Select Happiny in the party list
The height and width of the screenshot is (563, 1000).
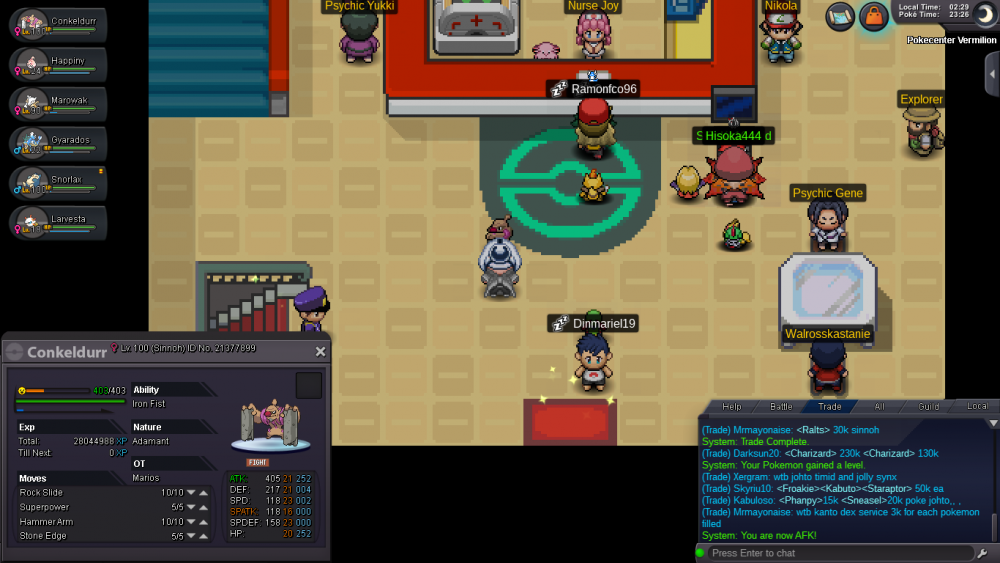pyautogui.click(x=58, y=64)
